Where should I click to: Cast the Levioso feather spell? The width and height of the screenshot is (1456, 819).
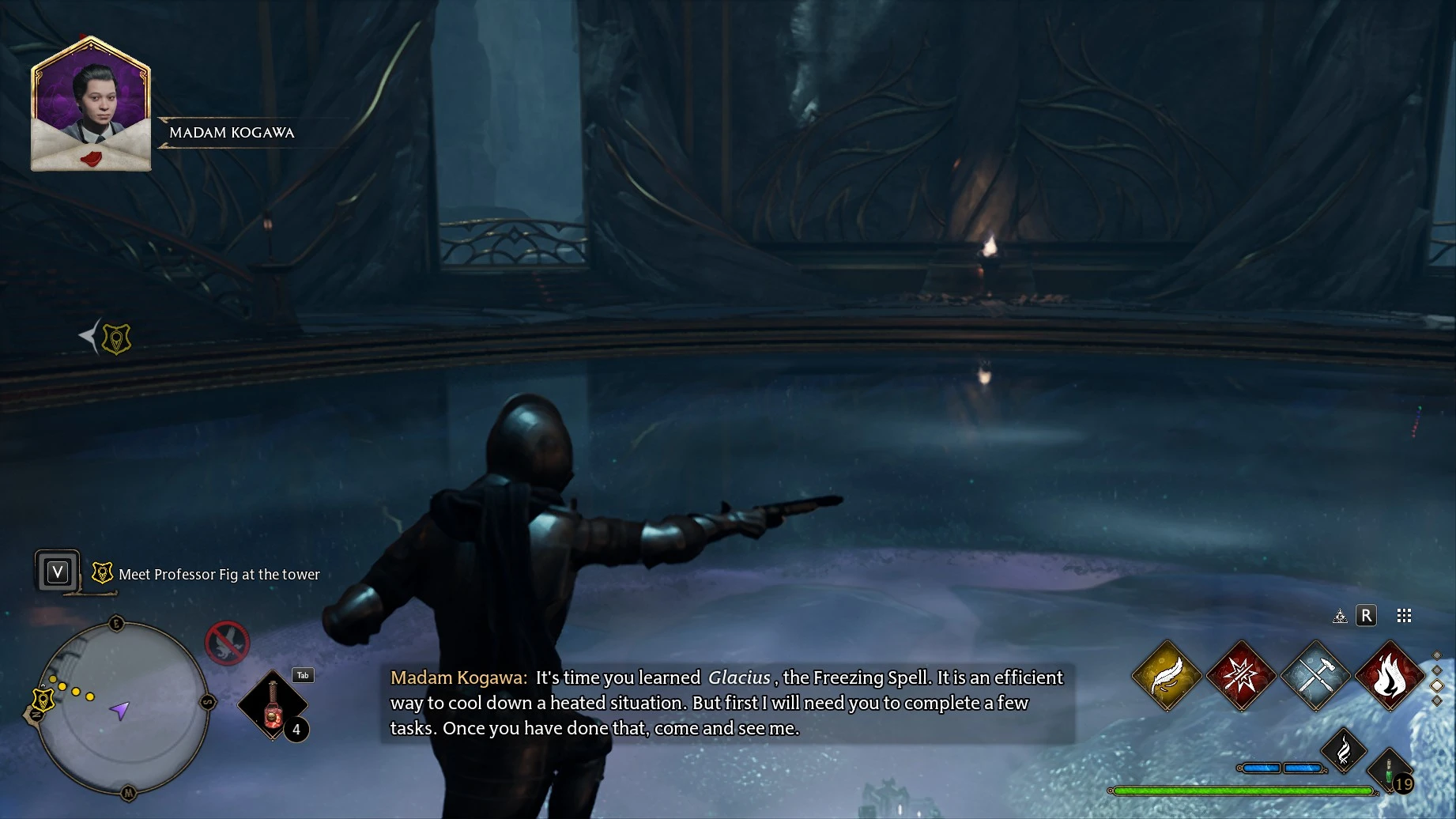point(1166,676)
